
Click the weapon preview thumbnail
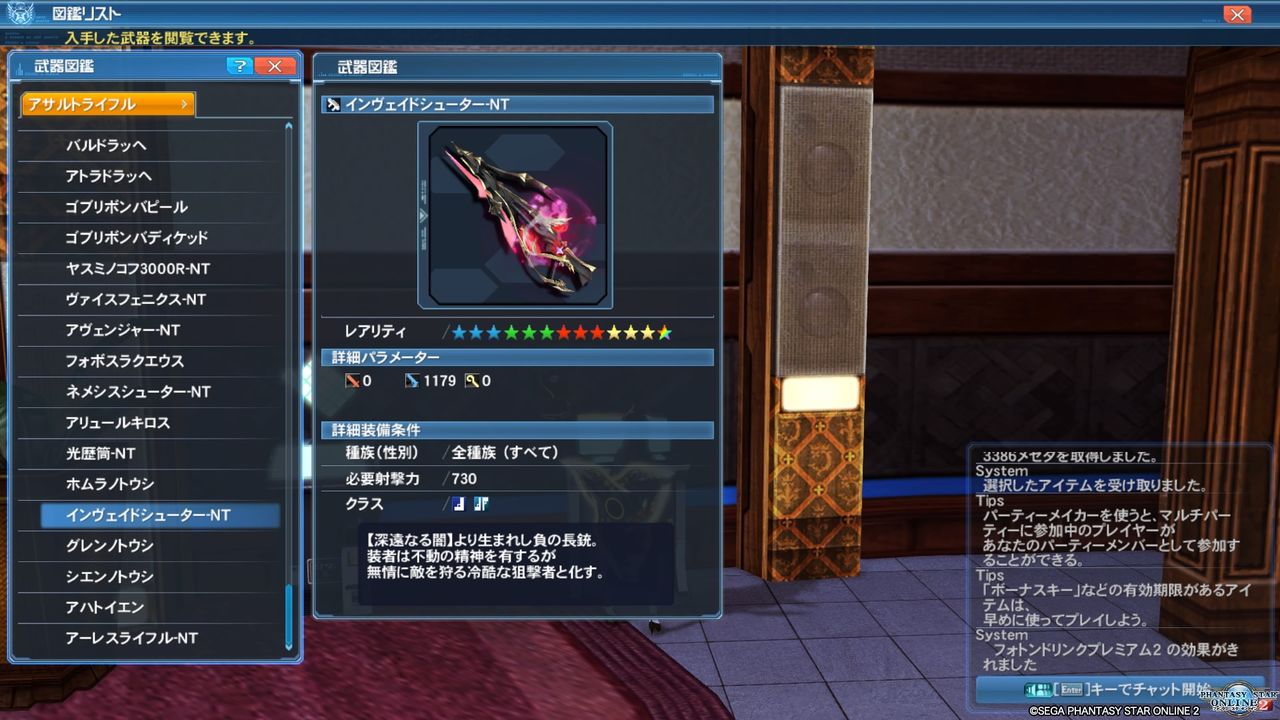point(516,214)
